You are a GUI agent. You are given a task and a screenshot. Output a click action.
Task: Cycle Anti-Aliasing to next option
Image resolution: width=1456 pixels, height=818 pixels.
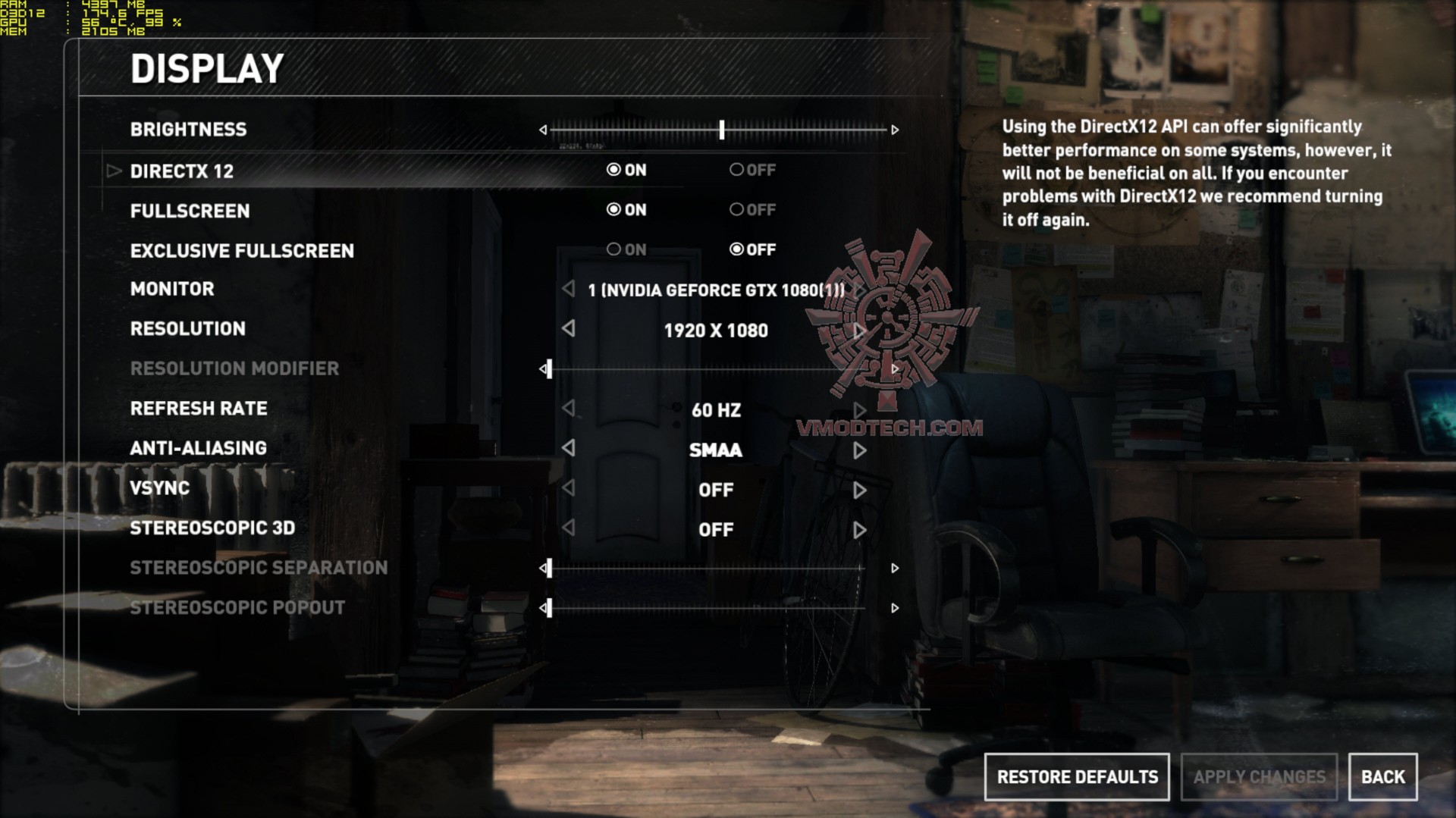(x=859, y=450)
